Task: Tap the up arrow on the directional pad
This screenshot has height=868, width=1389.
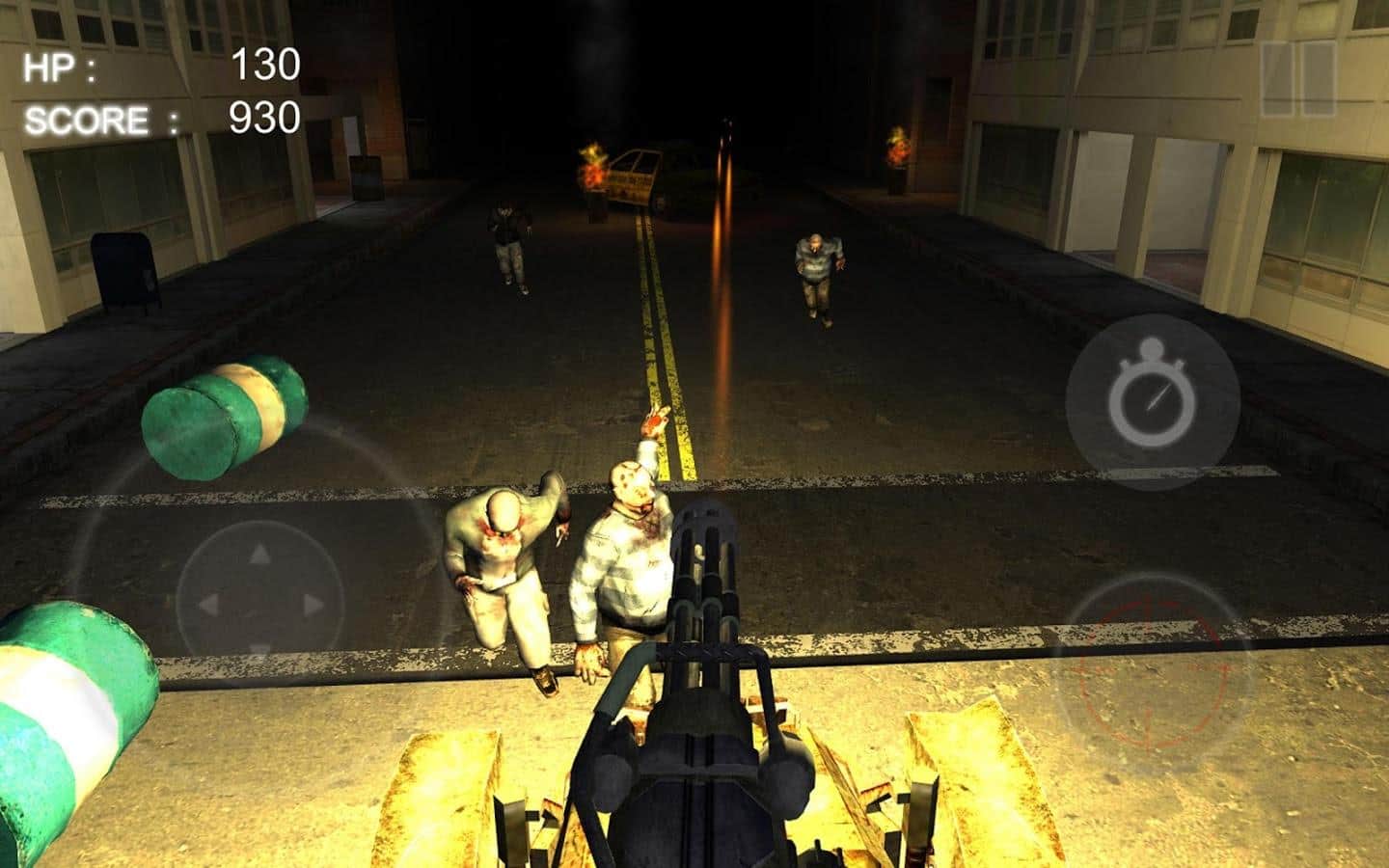Action: (260, 555)
